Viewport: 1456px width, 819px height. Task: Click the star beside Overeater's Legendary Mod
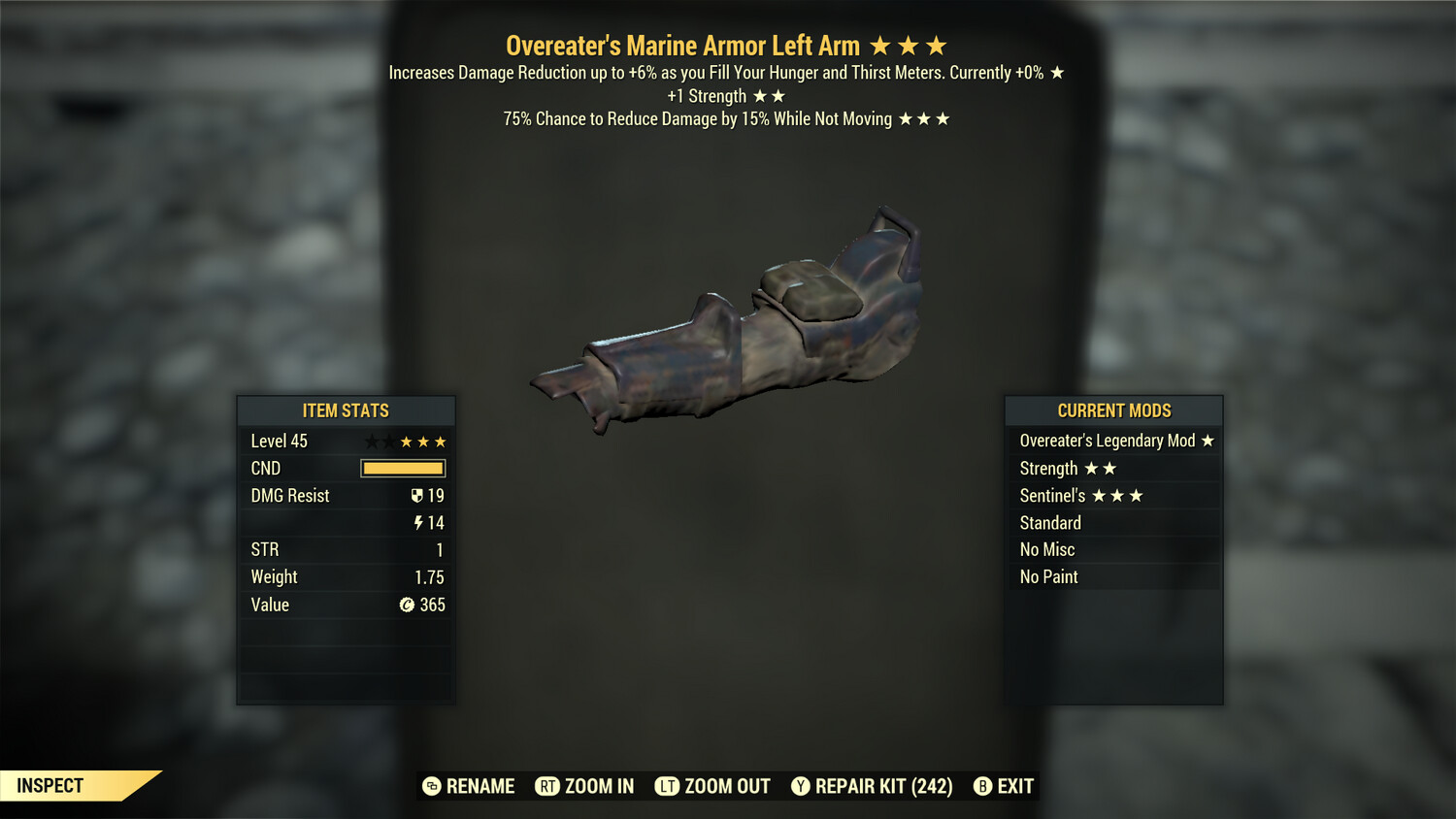click(x=1208, y=440)
